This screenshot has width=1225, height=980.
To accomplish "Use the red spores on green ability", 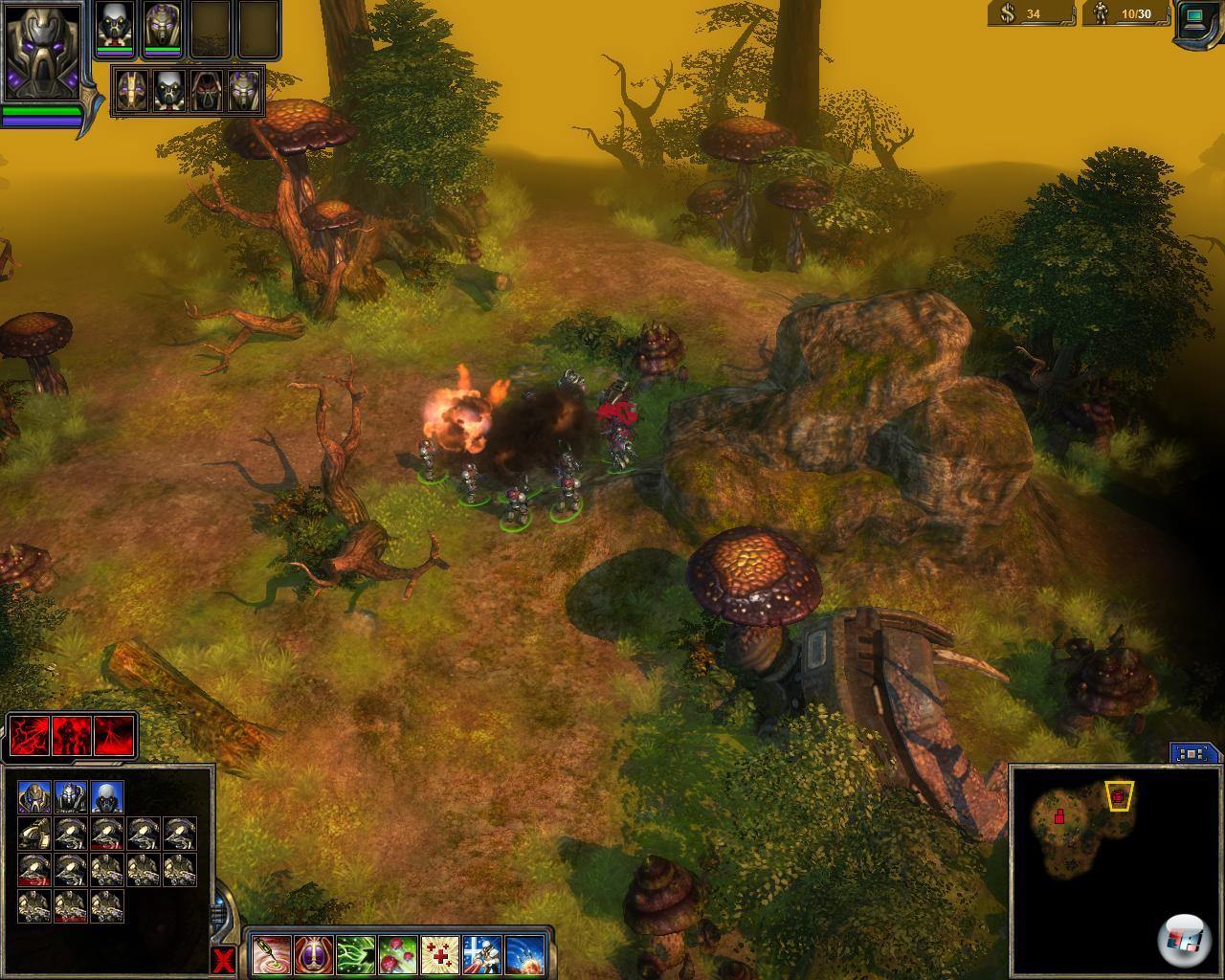I will (397, 953).
